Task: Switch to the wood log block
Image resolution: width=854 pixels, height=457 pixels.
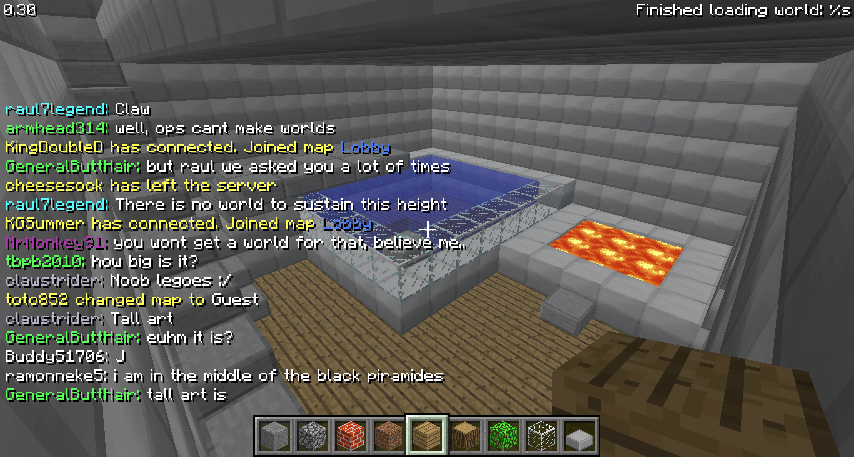Action: click(x=464, y=437)
